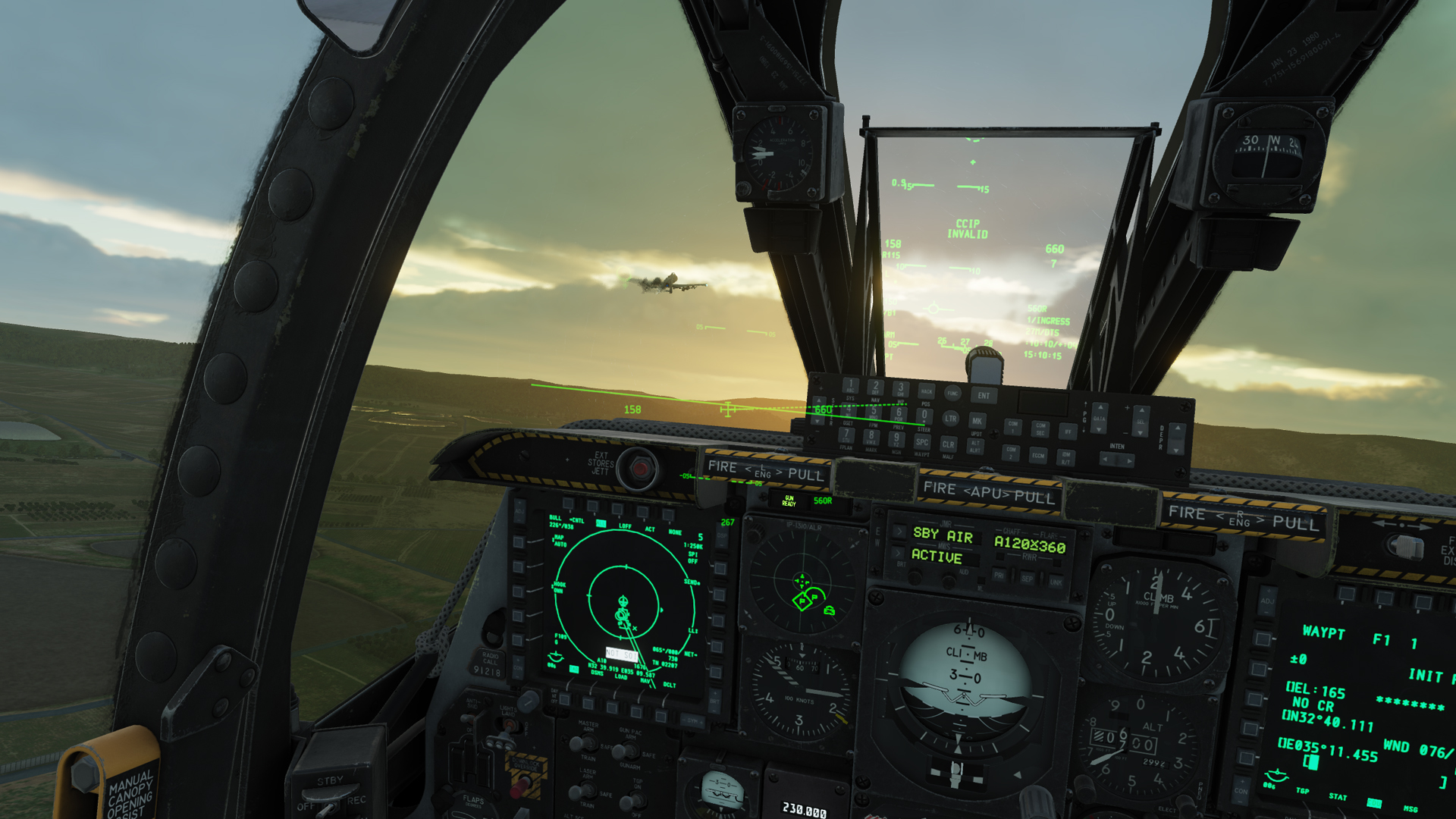
Task: Hit the FUNC button on the UFC
Action: [952, 393]
